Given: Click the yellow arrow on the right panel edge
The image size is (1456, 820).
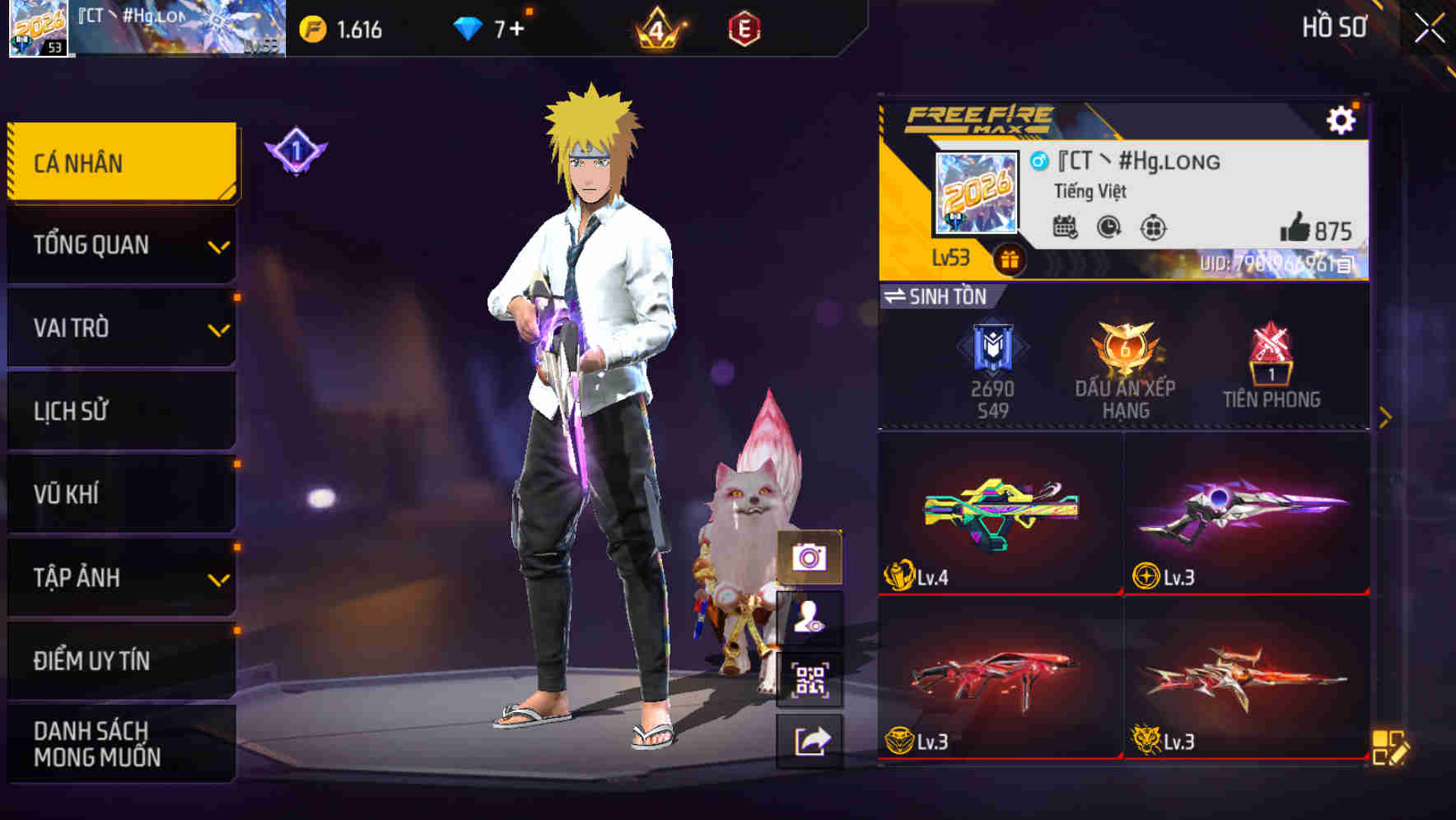Looking at the screenshot, I should (x=1387, y=415).
